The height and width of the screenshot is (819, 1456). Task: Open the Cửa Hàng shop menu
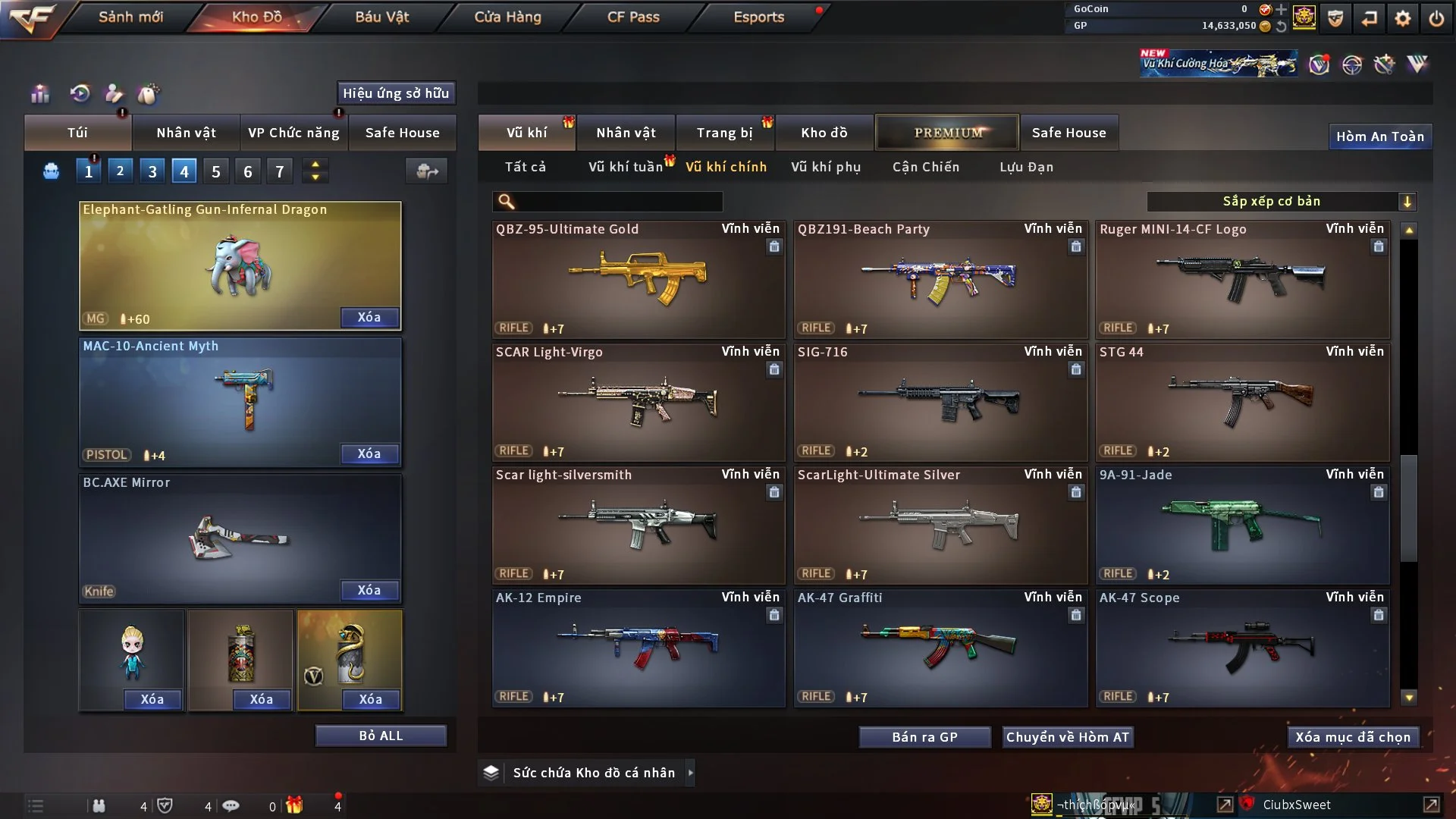click(507, 17)
